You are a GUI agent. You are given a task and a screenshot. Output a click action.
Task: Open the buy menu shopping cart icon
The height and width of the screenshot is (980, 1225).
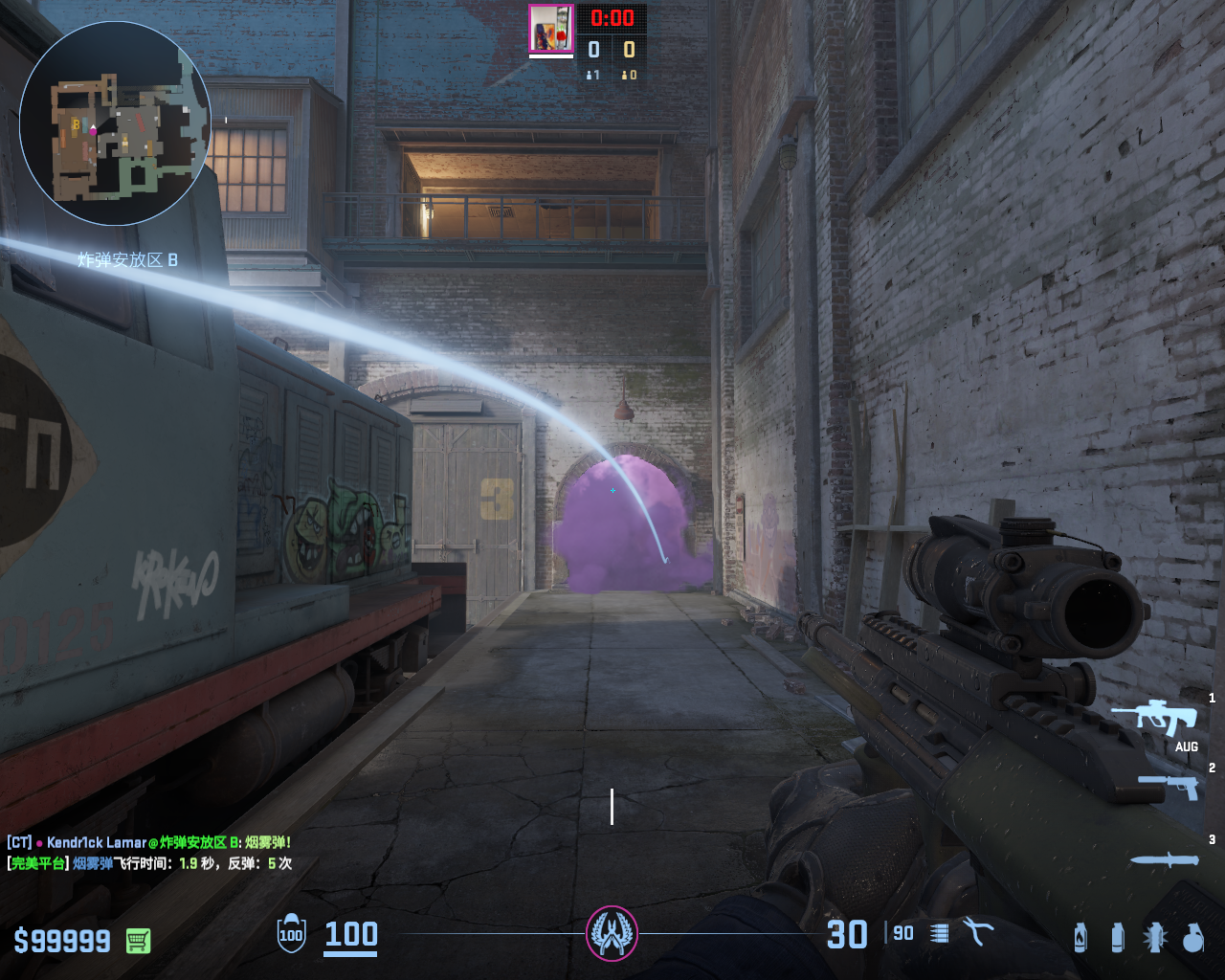pyautogui.click(x=138, y=941)
